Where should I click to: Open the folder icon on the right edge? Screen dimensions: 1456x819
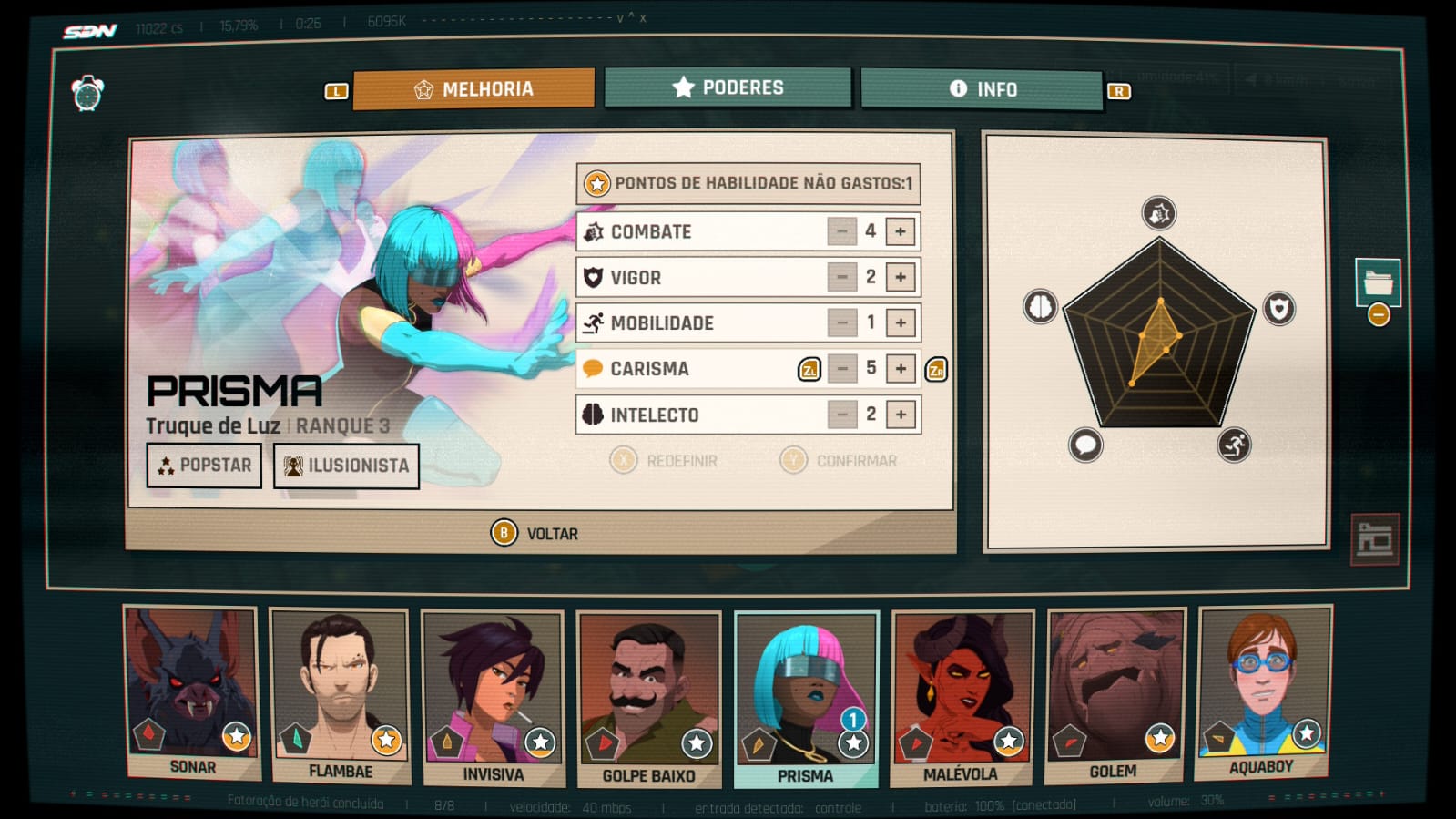tap(1377, 282)
